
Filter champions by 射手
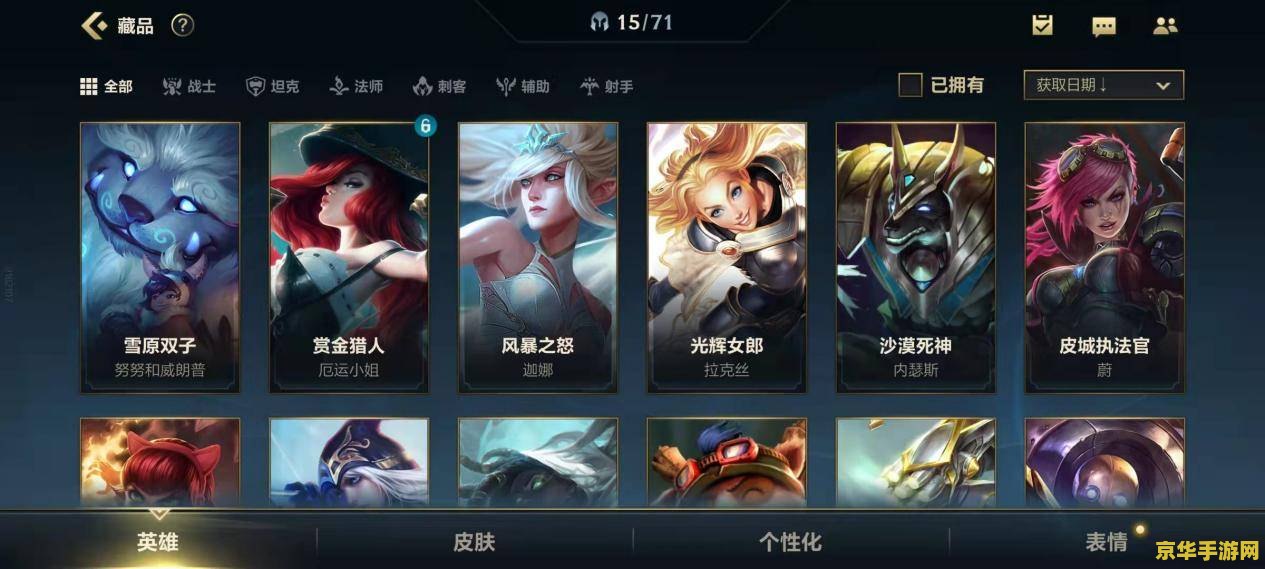(607, 86)
